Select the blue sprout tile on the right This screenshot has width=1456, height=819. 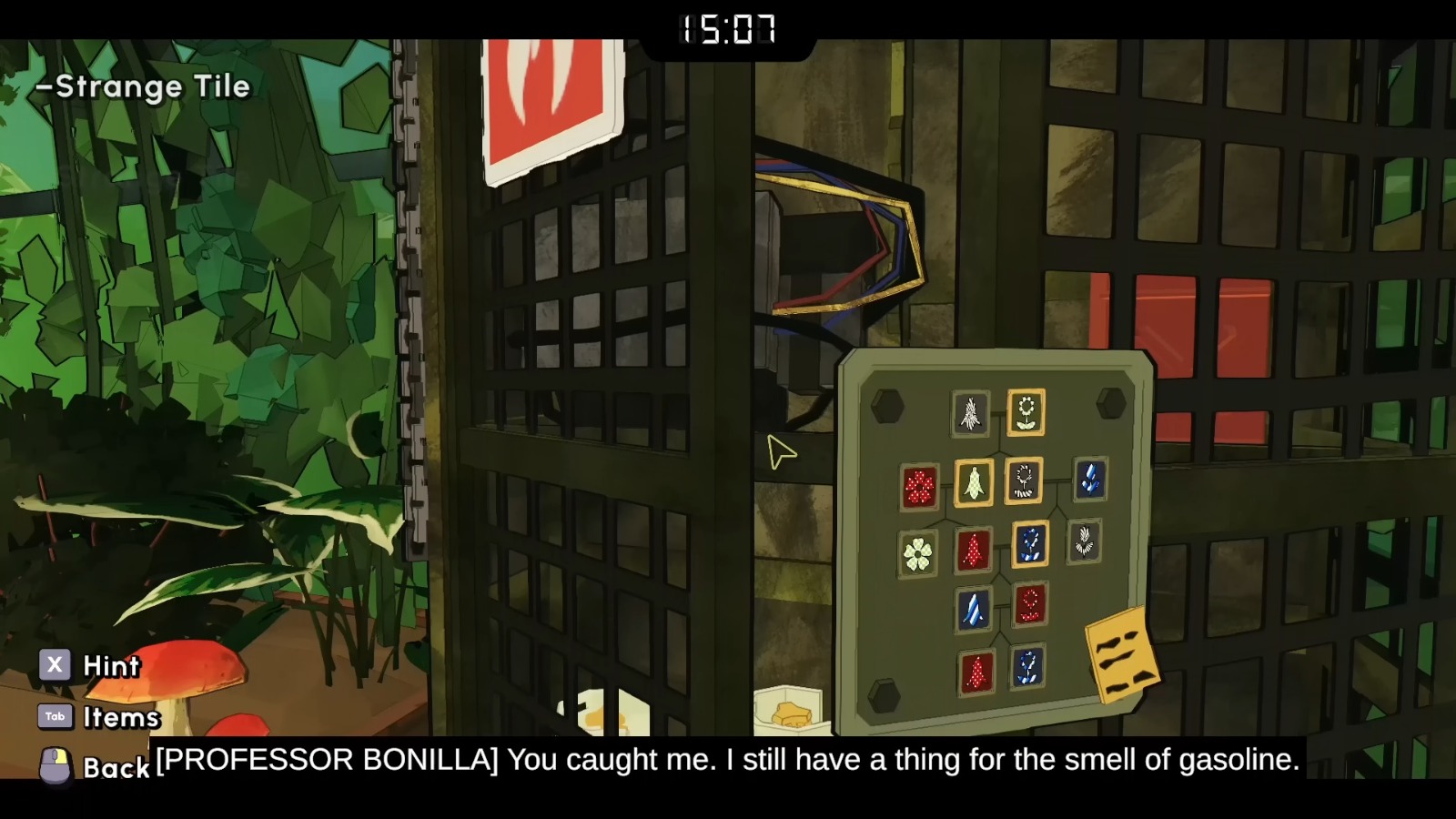(x=1088, y=481)
